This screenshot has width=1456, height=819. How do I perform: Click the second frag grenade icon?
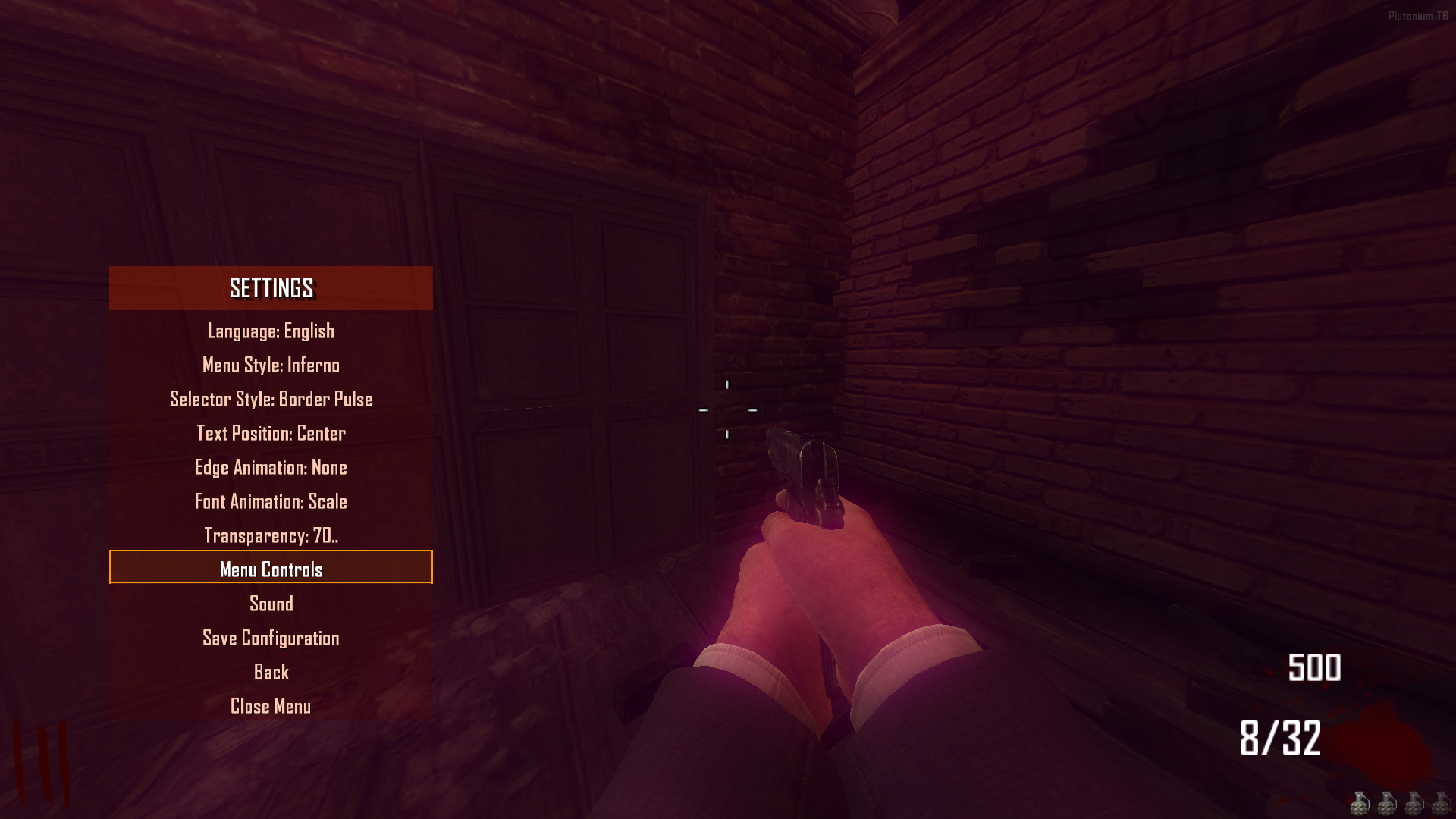[1386, 805]
